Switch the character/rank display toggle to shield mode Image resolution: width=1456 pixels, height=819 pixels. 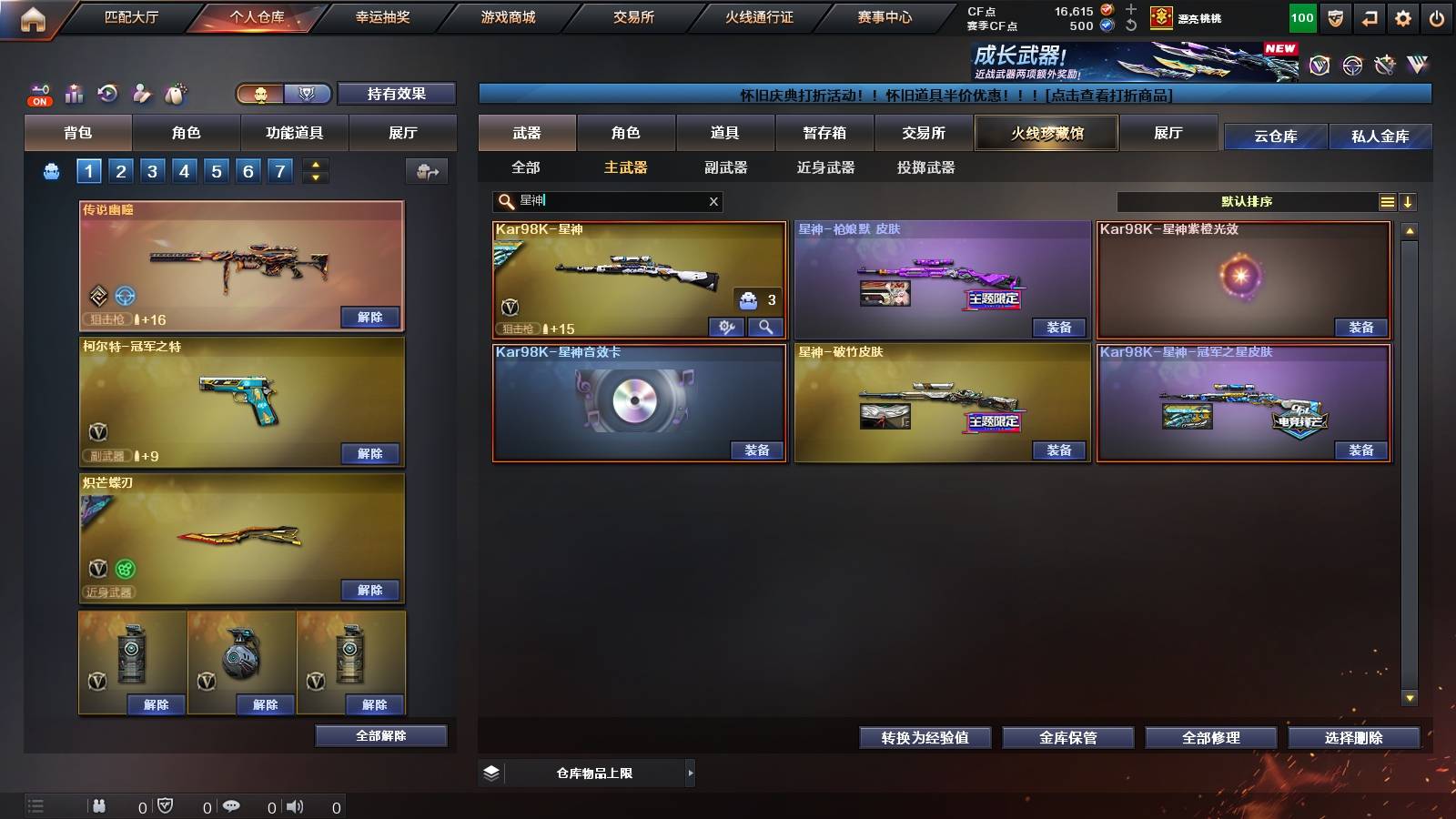point(307,94)
